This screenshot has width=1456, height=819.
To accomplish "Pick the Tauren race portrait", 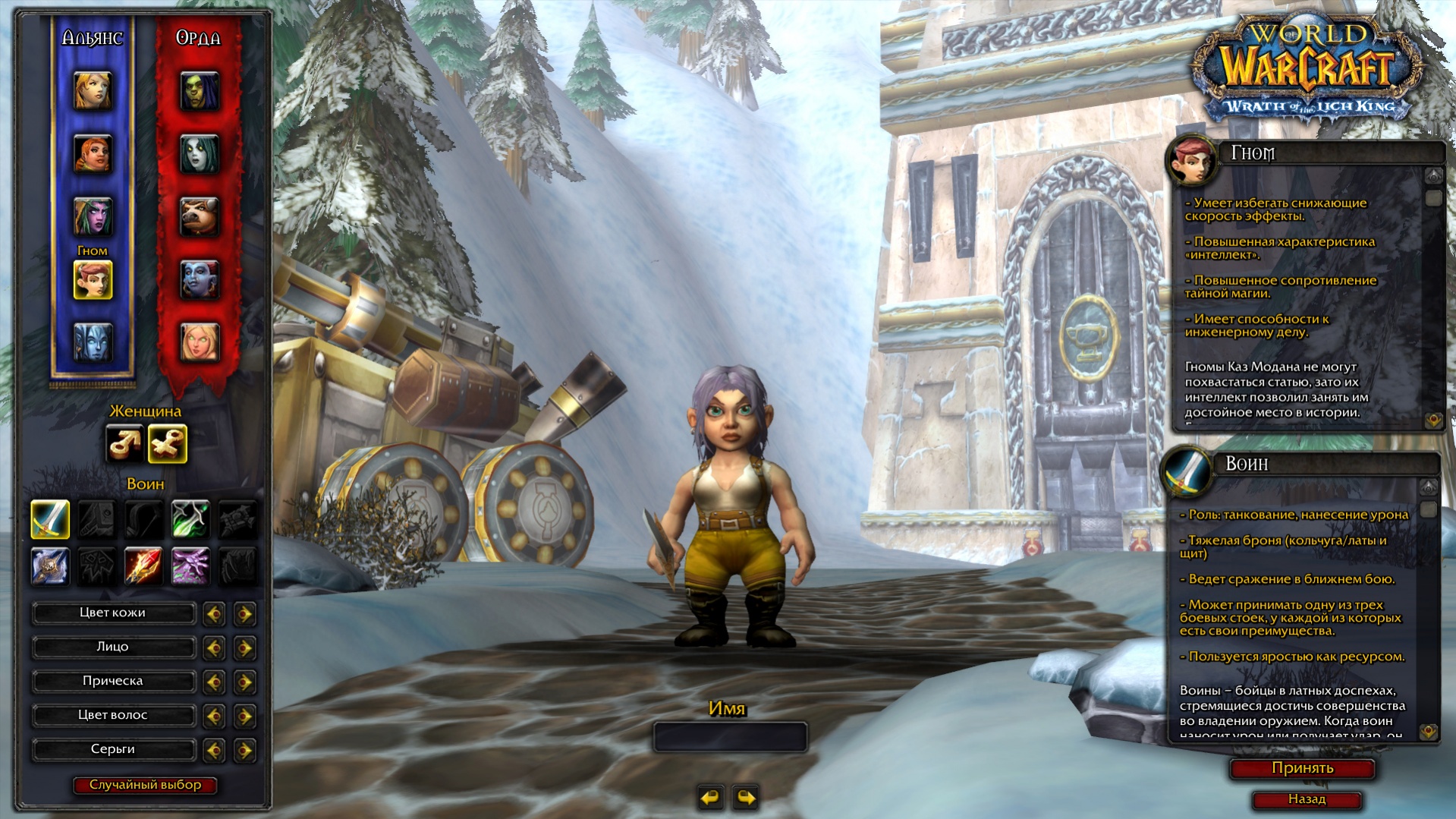I will click(x=200, y=216).
